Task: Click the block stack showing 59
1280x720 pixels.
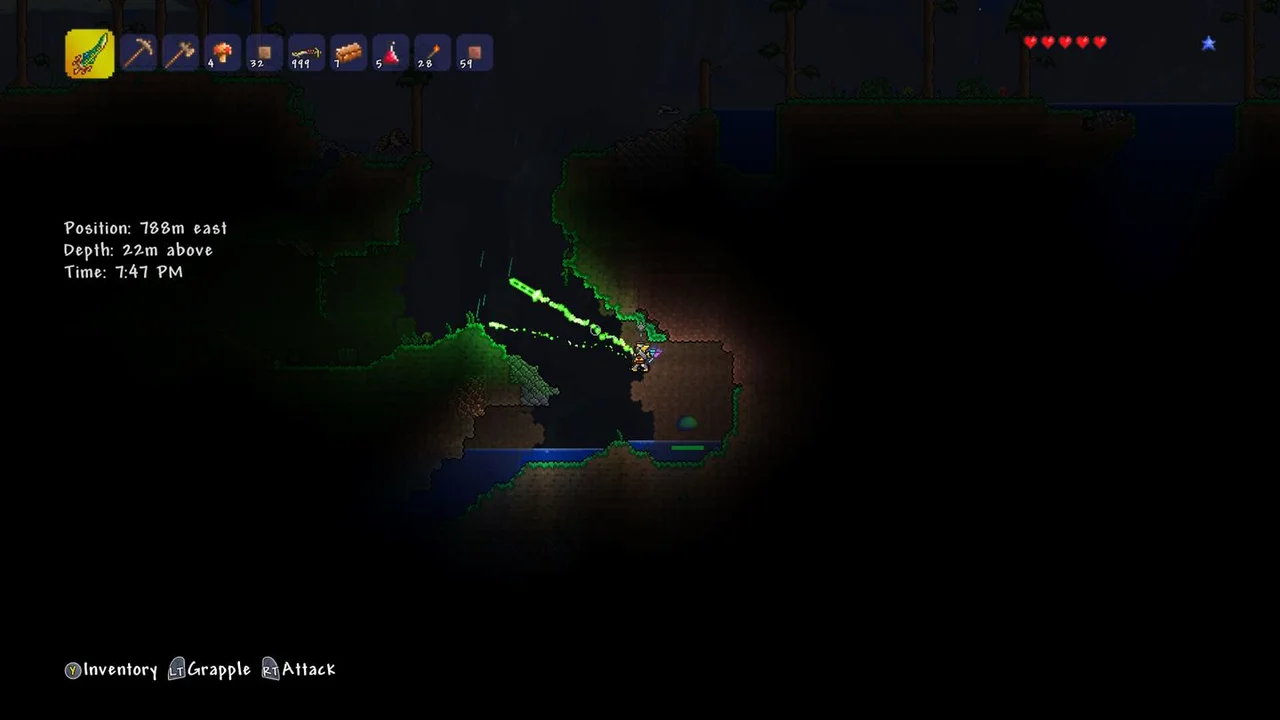Action: click(473, 52)
